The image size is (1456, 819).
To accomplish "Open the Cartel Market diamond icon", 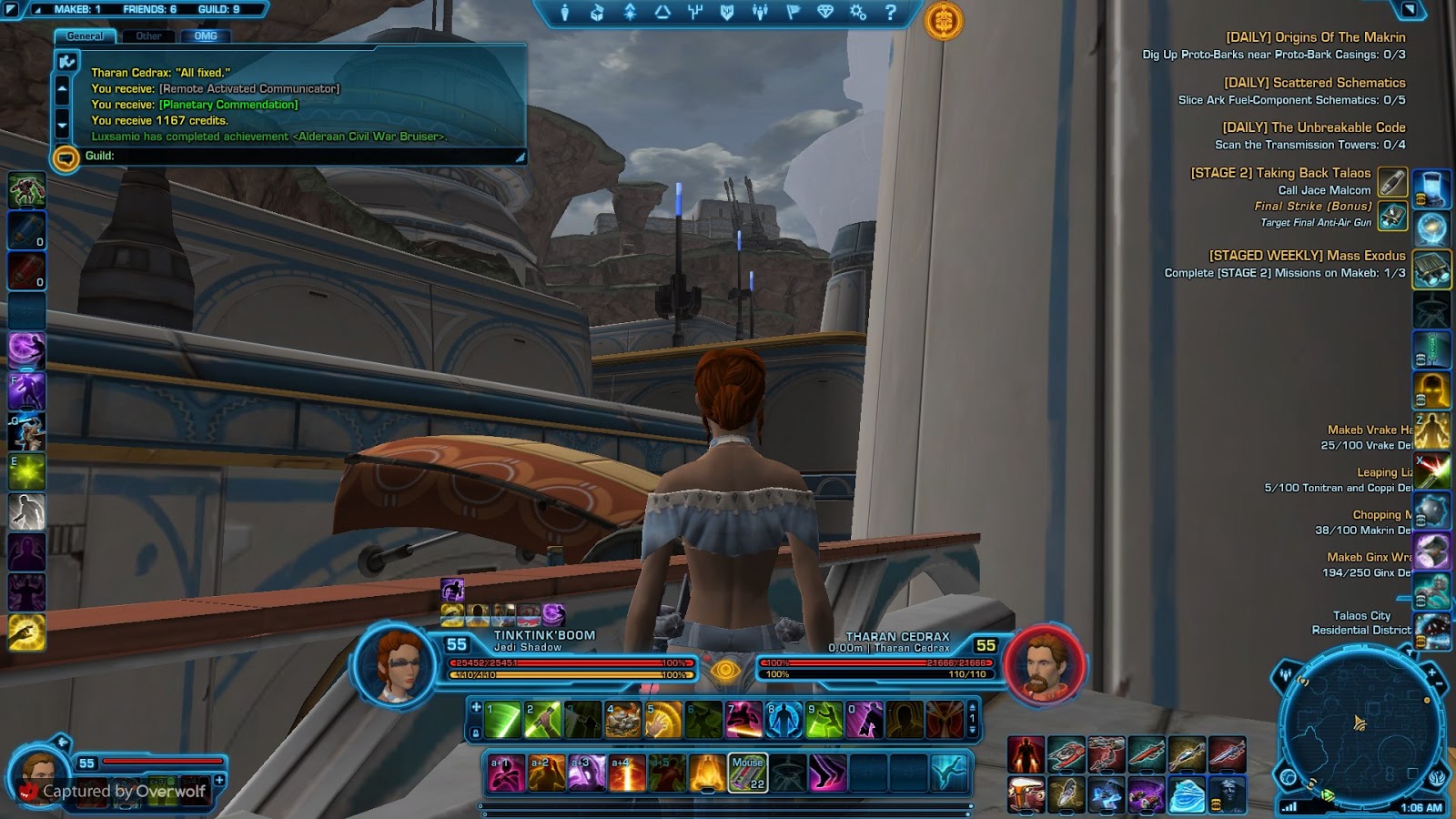I will tap(826, 12).
